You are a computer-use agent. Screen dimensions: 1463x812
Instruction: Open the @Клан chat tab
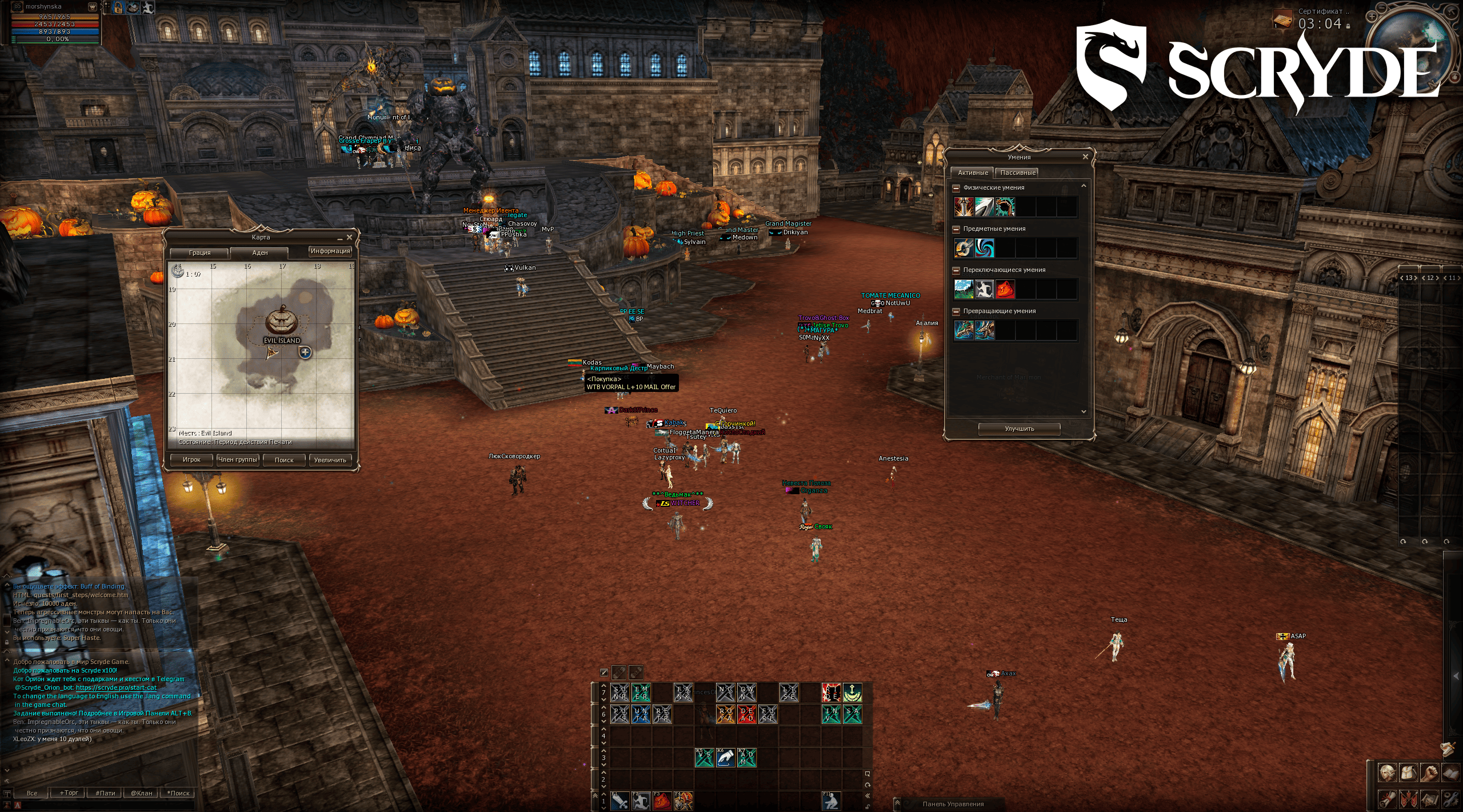pos(142,793)
